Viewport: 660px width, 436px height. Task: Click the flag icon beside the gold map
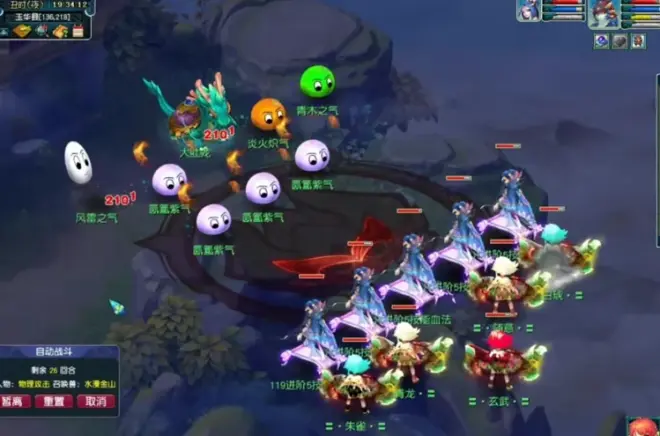41,32
